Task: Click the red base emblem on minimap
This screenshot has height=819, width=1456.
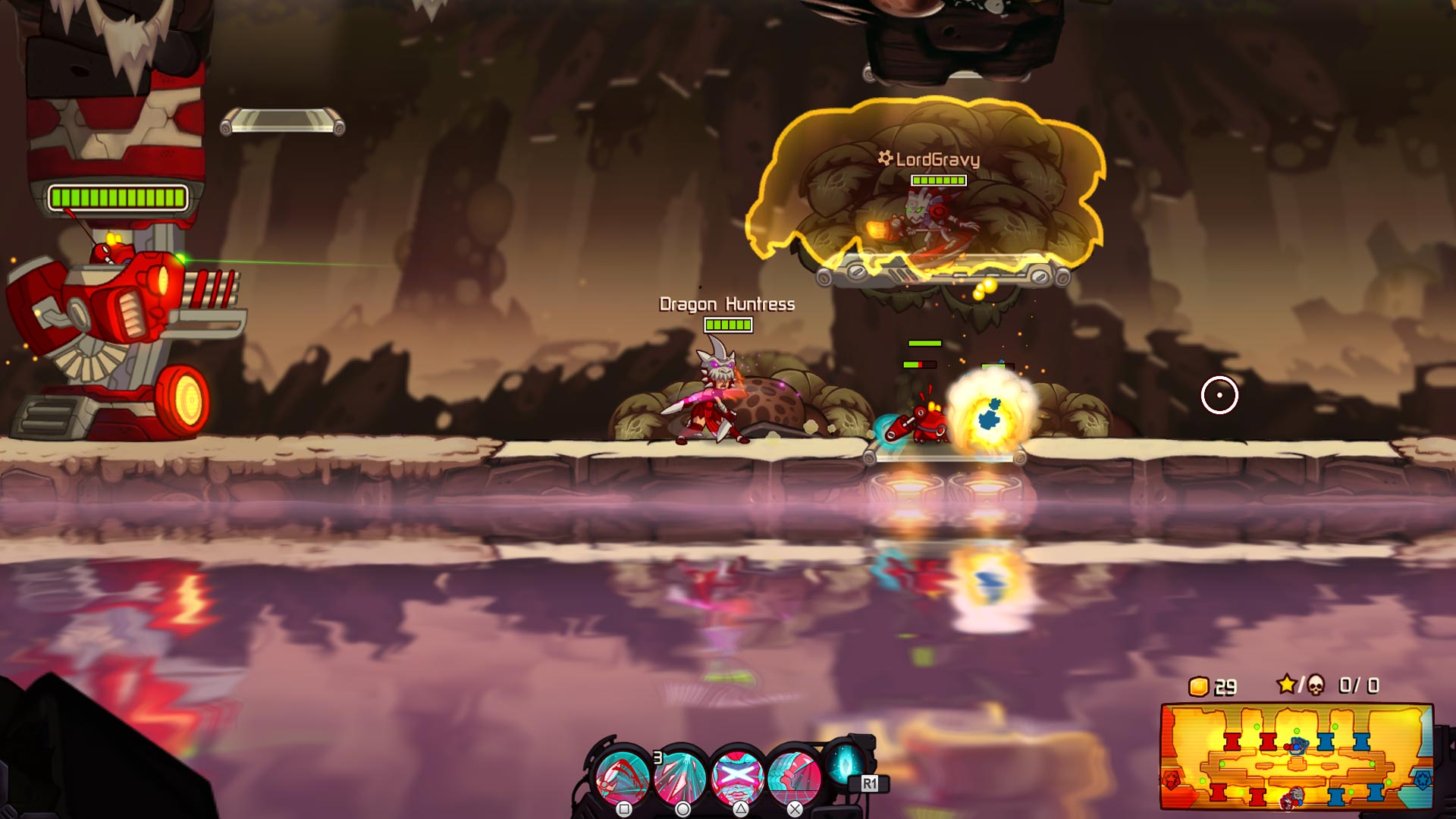Action: (x=1172, y=780)
